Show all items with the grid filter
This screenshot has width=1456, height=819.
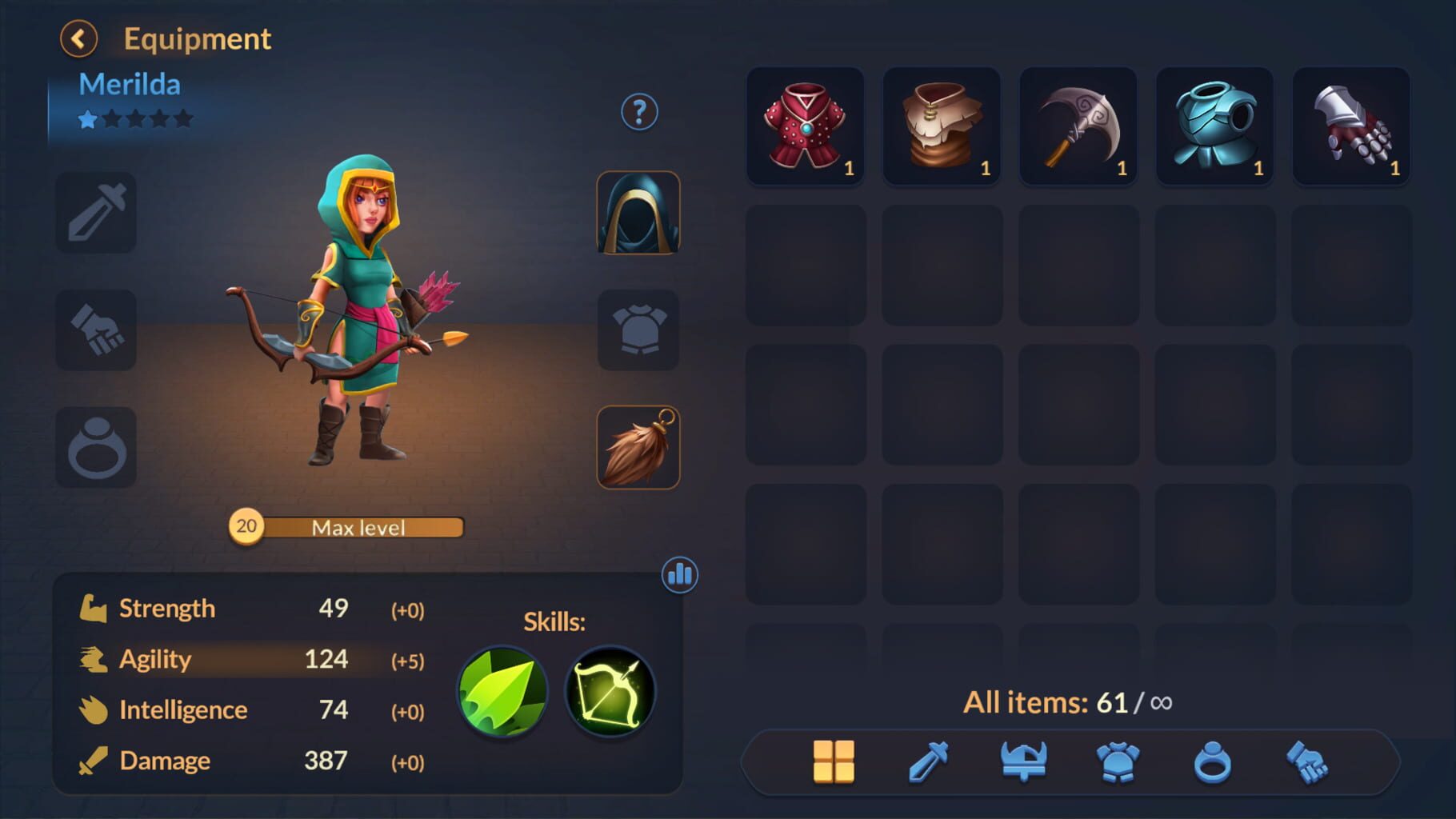[x=834, y=761]
